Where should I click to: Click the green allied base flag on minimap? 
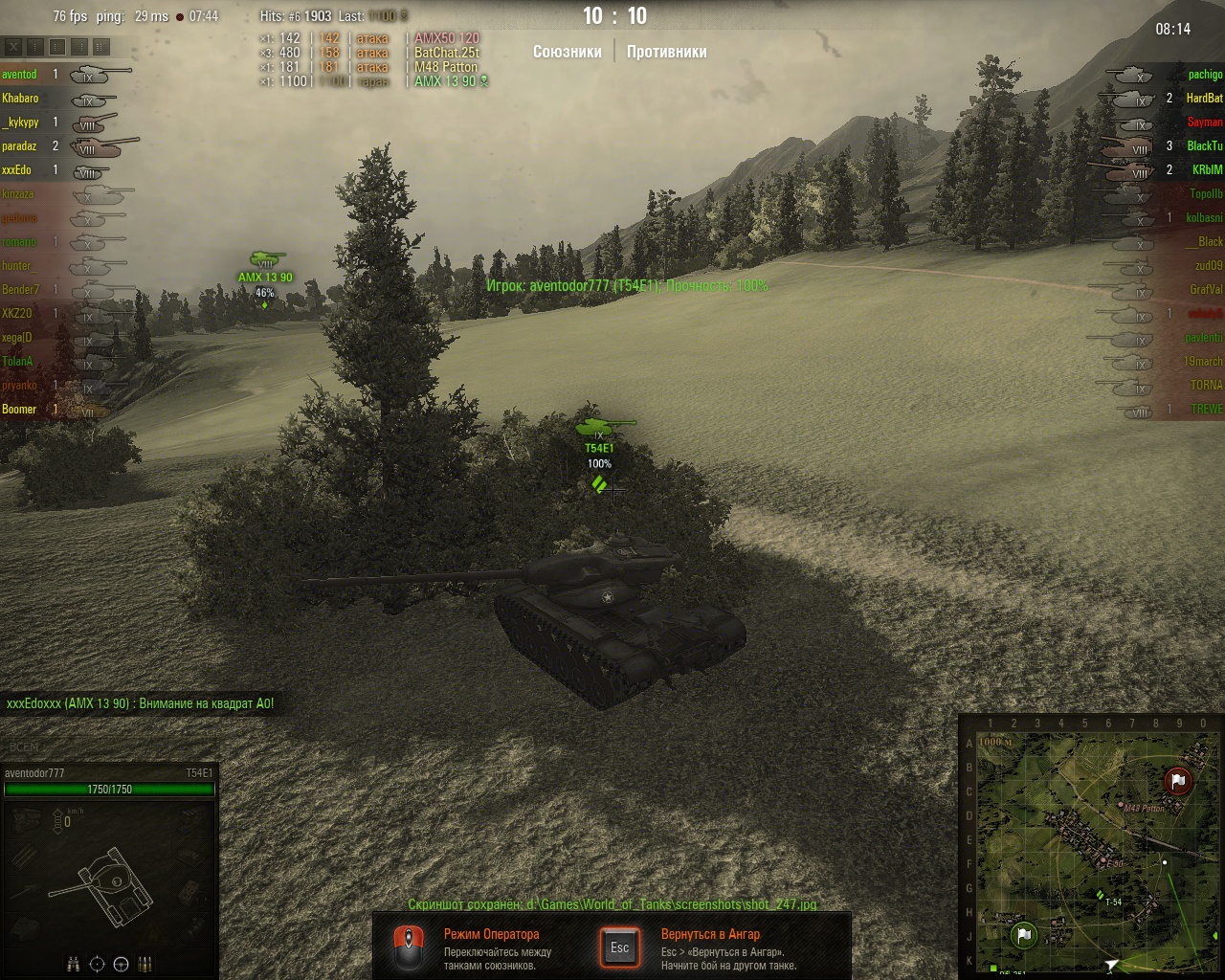1023,935
